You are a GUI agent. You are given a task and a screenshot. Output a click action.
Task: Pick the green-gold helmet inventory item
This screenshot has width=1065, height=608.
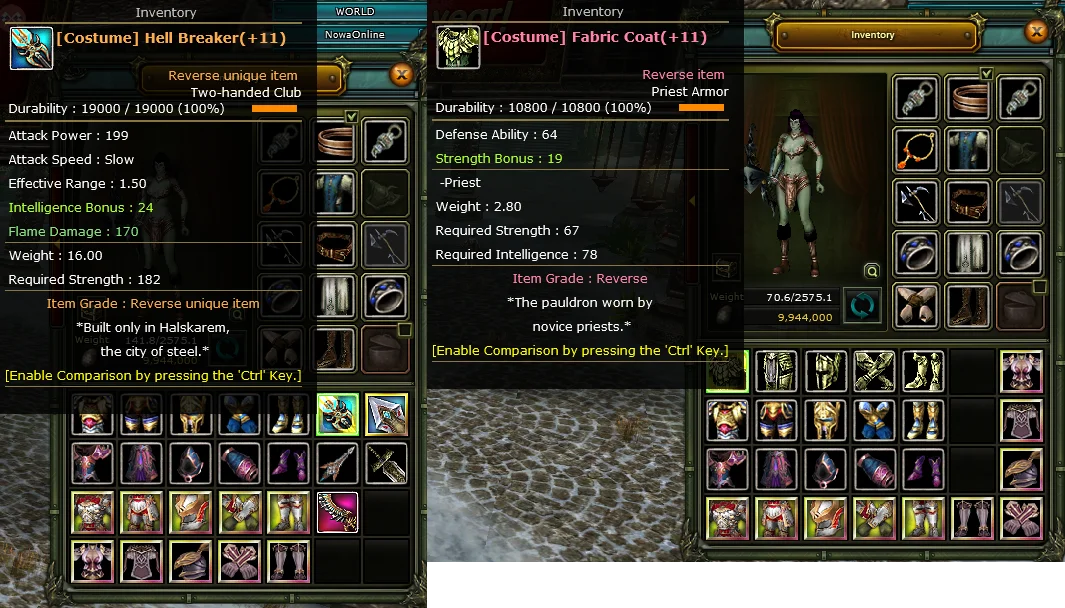point(825,371)
